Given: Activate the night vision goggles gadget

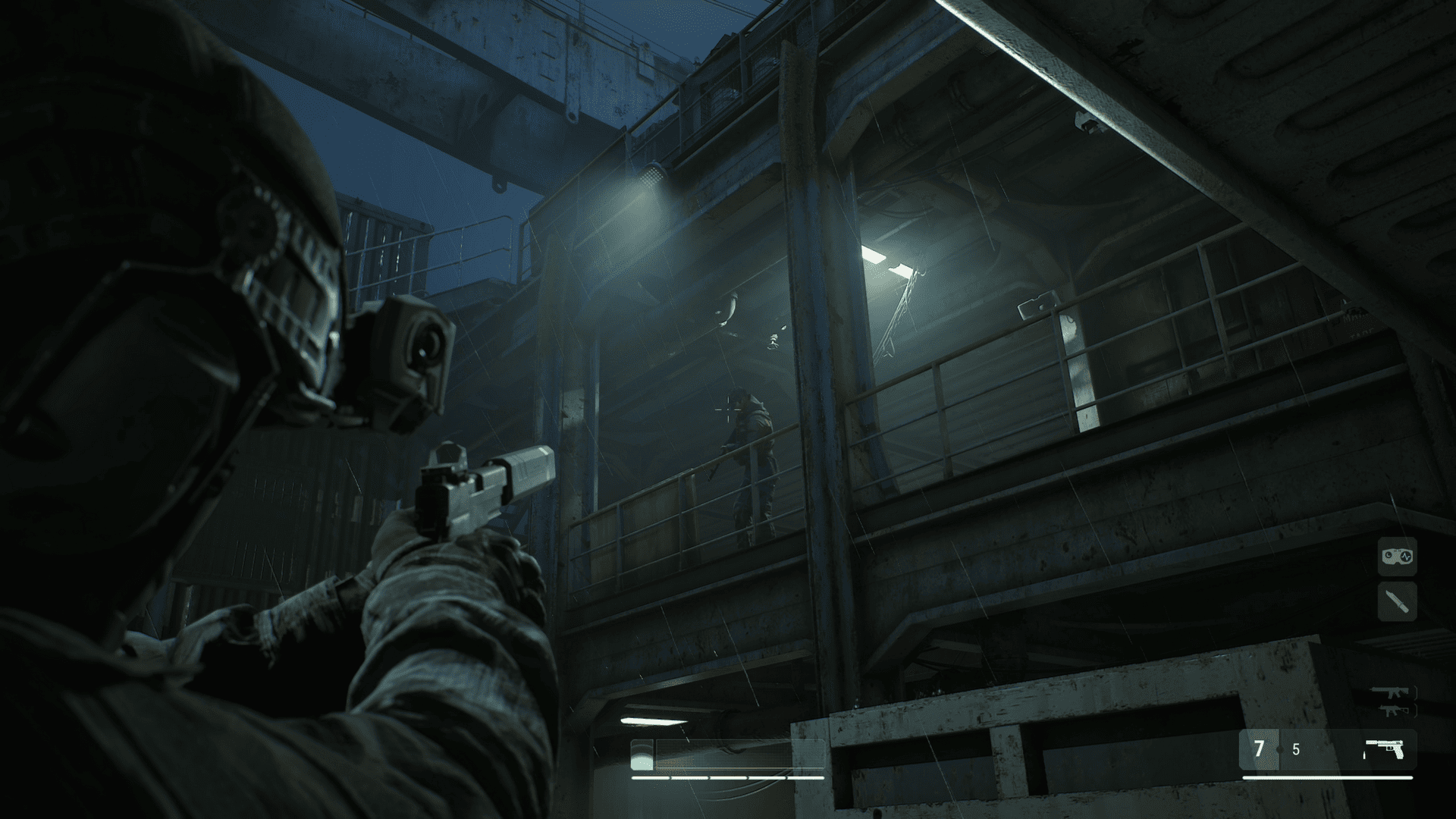Looking at the screenshot, I should (x=1397, y=557).
